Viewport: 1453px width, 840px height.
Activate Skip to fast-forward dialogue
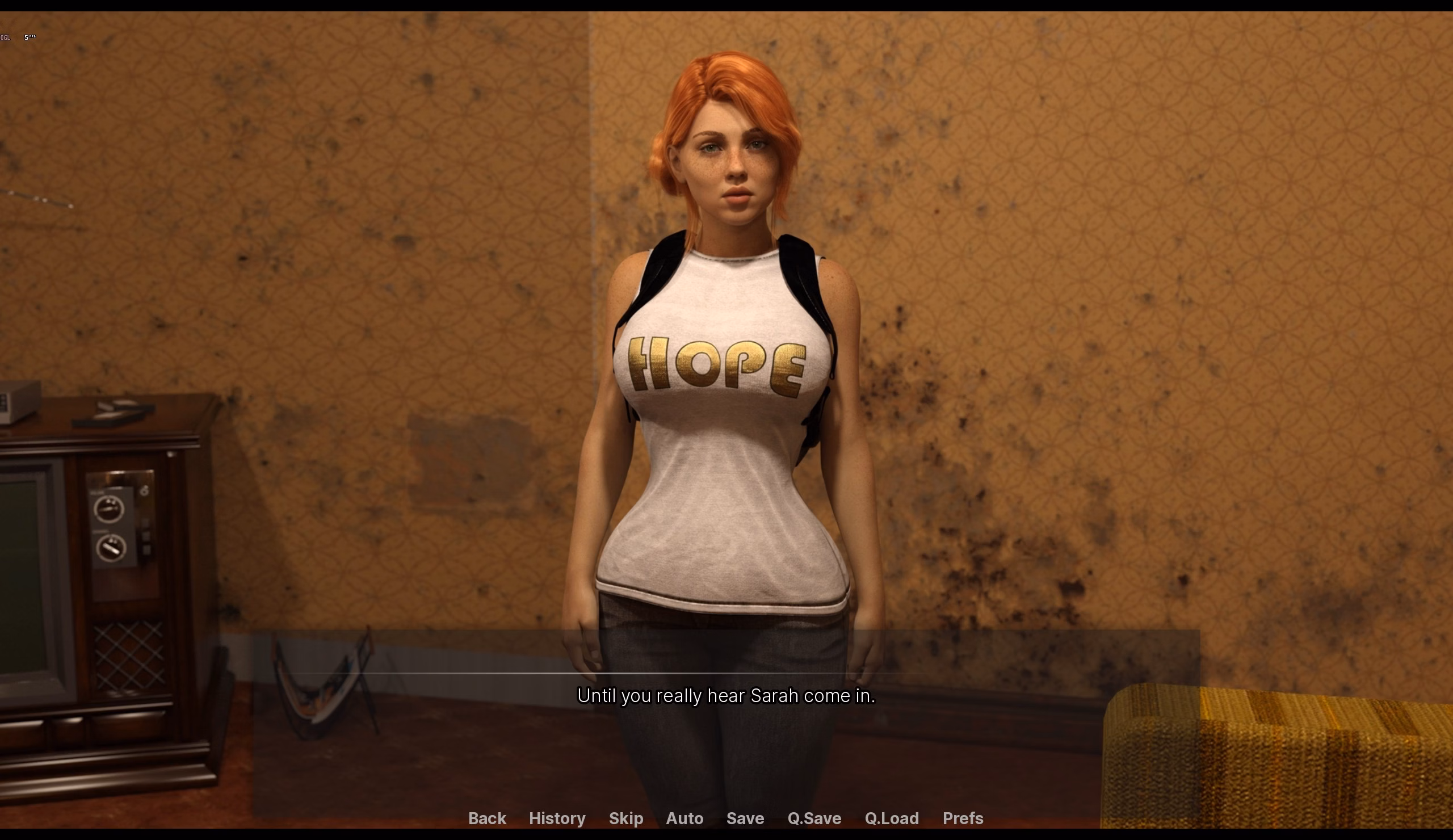tap(625, 818)
